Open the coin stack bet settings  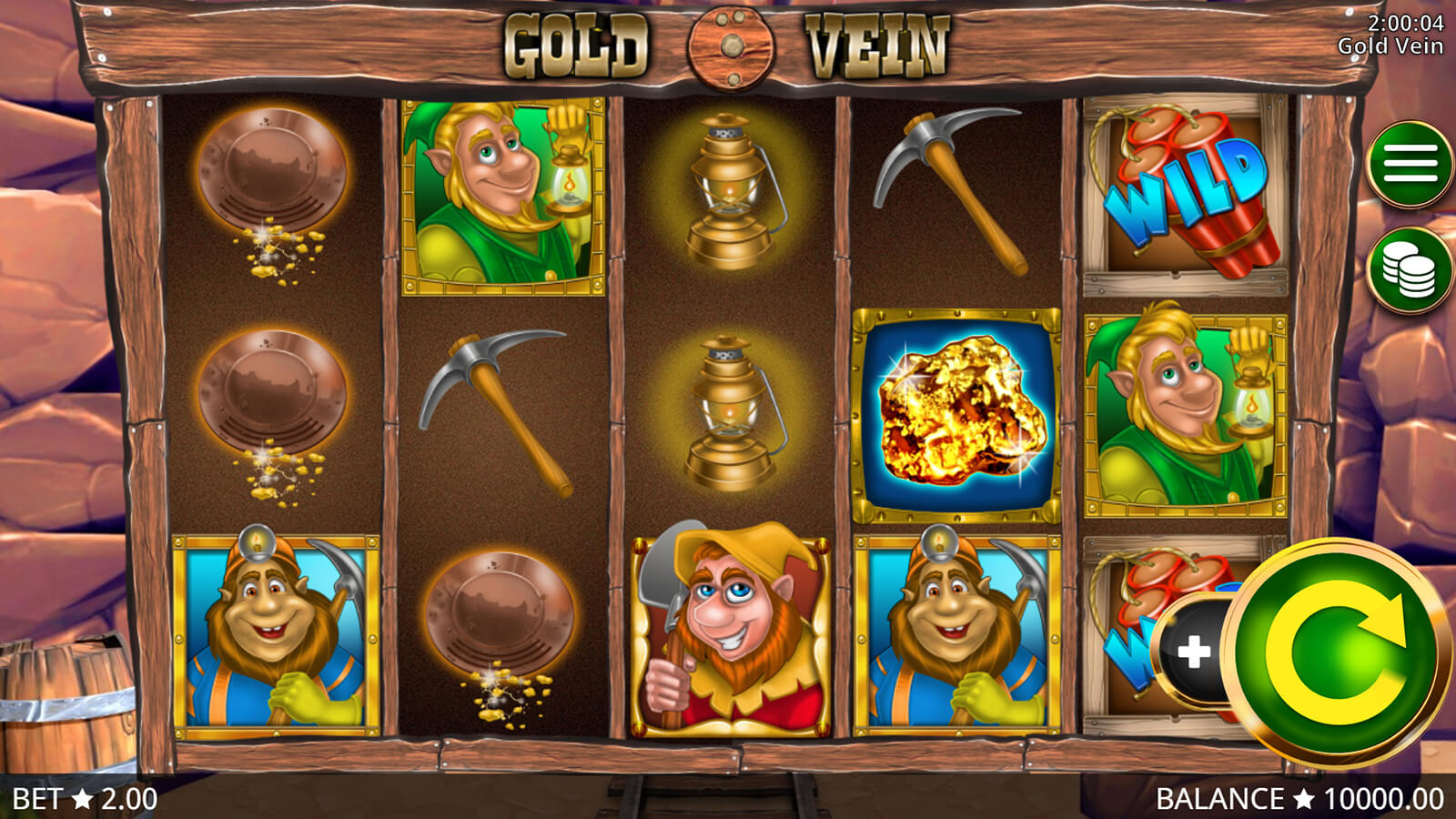(1410, 270)
